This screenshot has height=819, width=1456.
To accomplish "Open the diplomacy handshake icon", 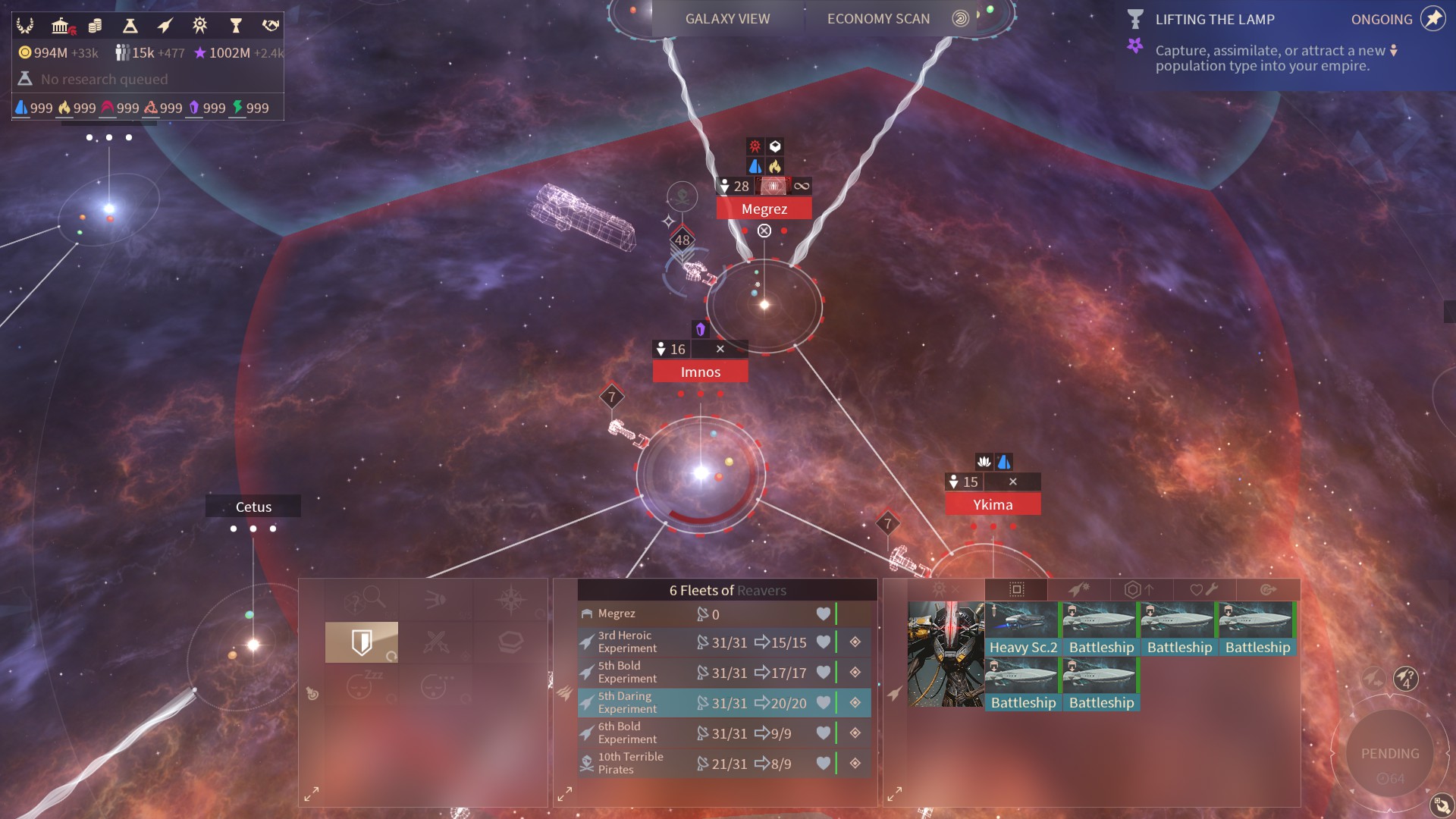I will 270,27.
